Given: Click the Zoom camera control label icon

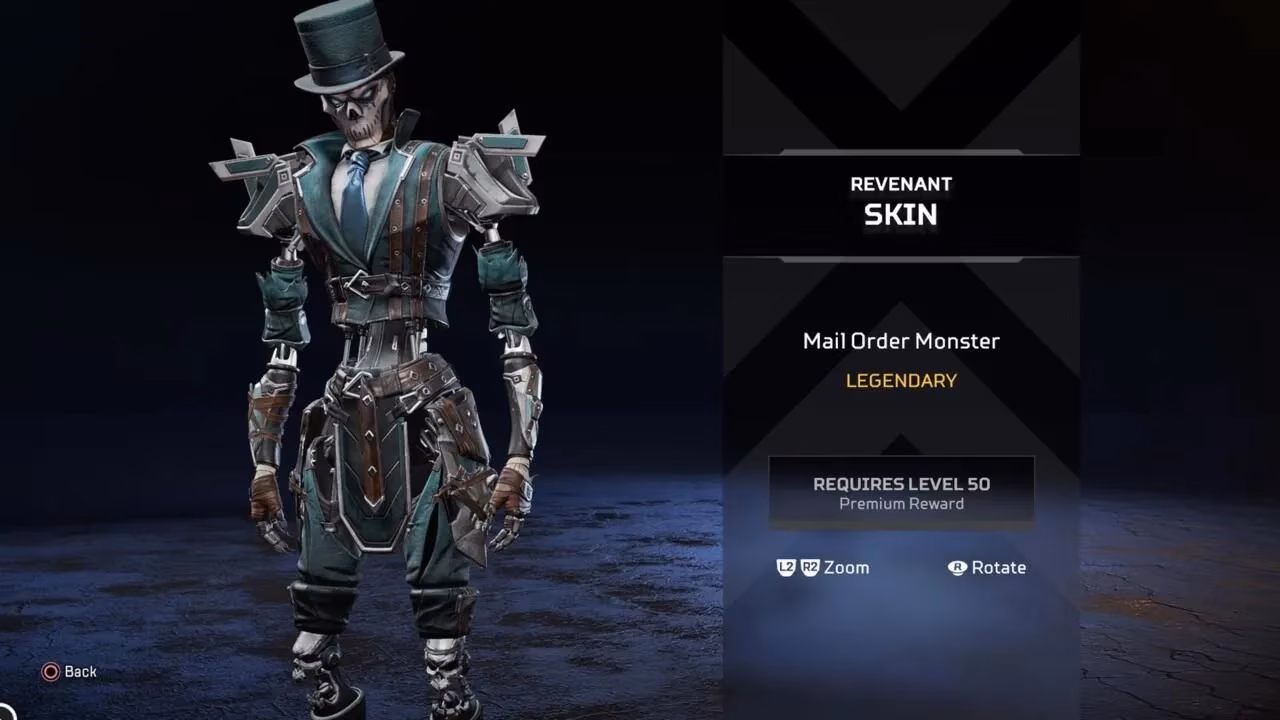Looking at the screenshot, I should (846, 567).
